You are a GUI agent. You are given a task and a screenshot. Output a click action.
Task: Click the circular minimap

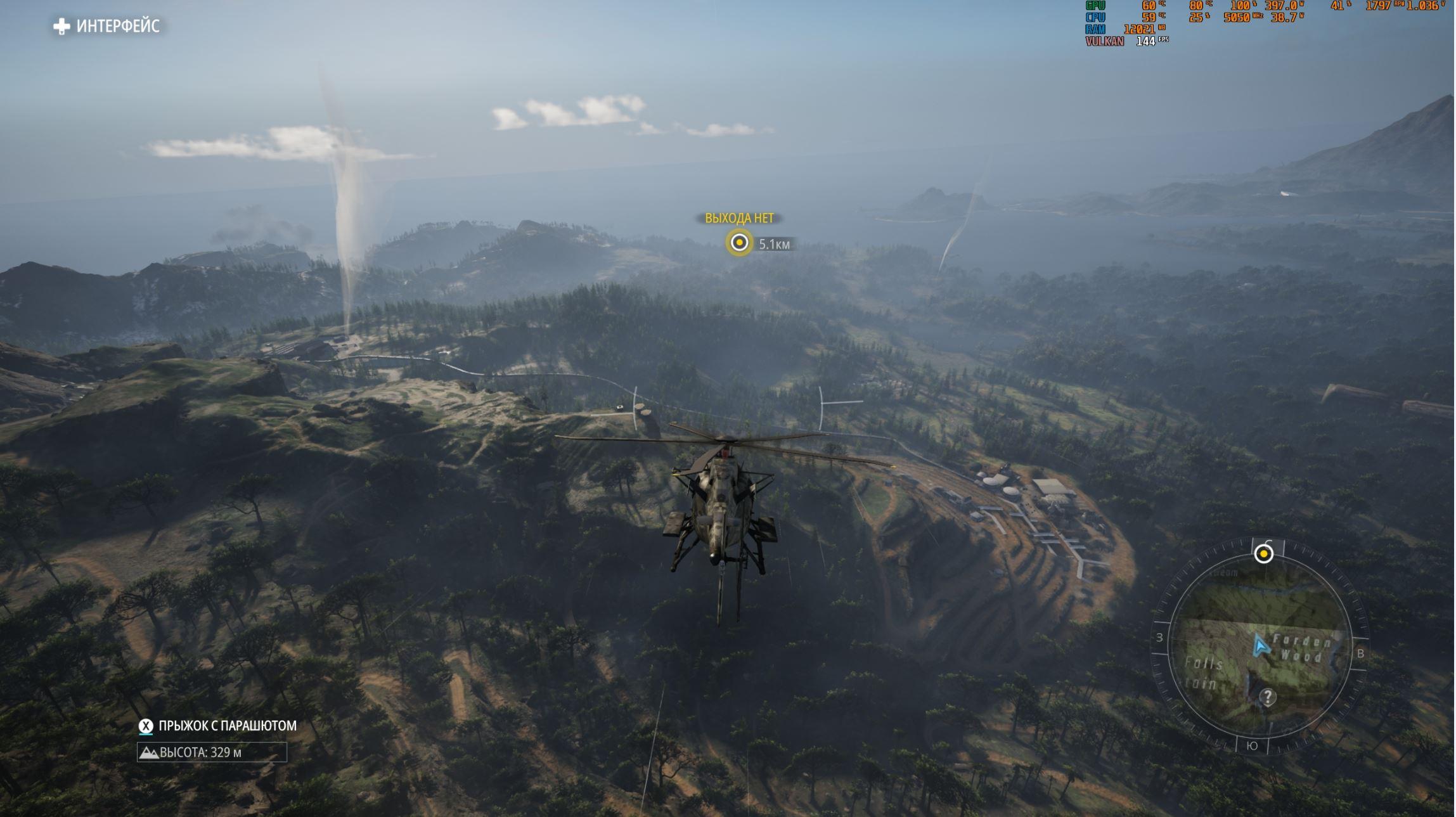tap(1260, 647)
